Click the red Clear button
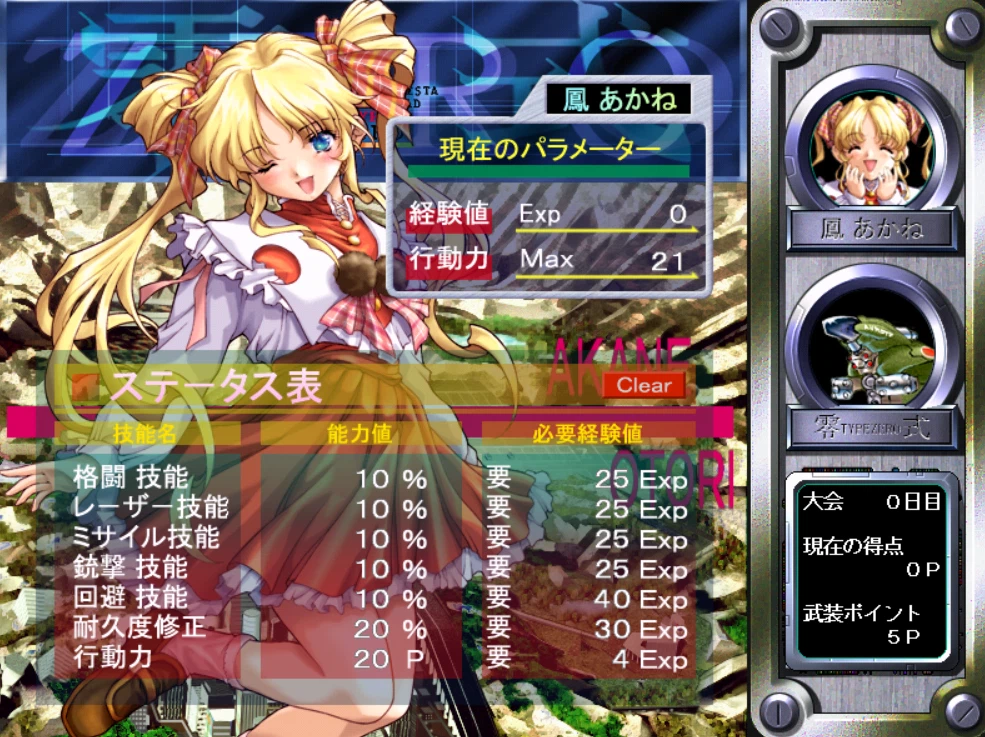 coord(644,385)
